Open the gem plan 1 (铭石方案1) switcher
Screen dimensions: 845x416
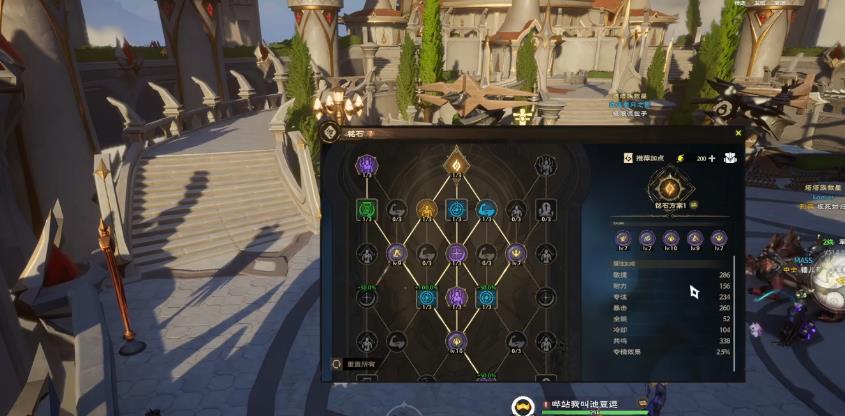coord(665,204)
